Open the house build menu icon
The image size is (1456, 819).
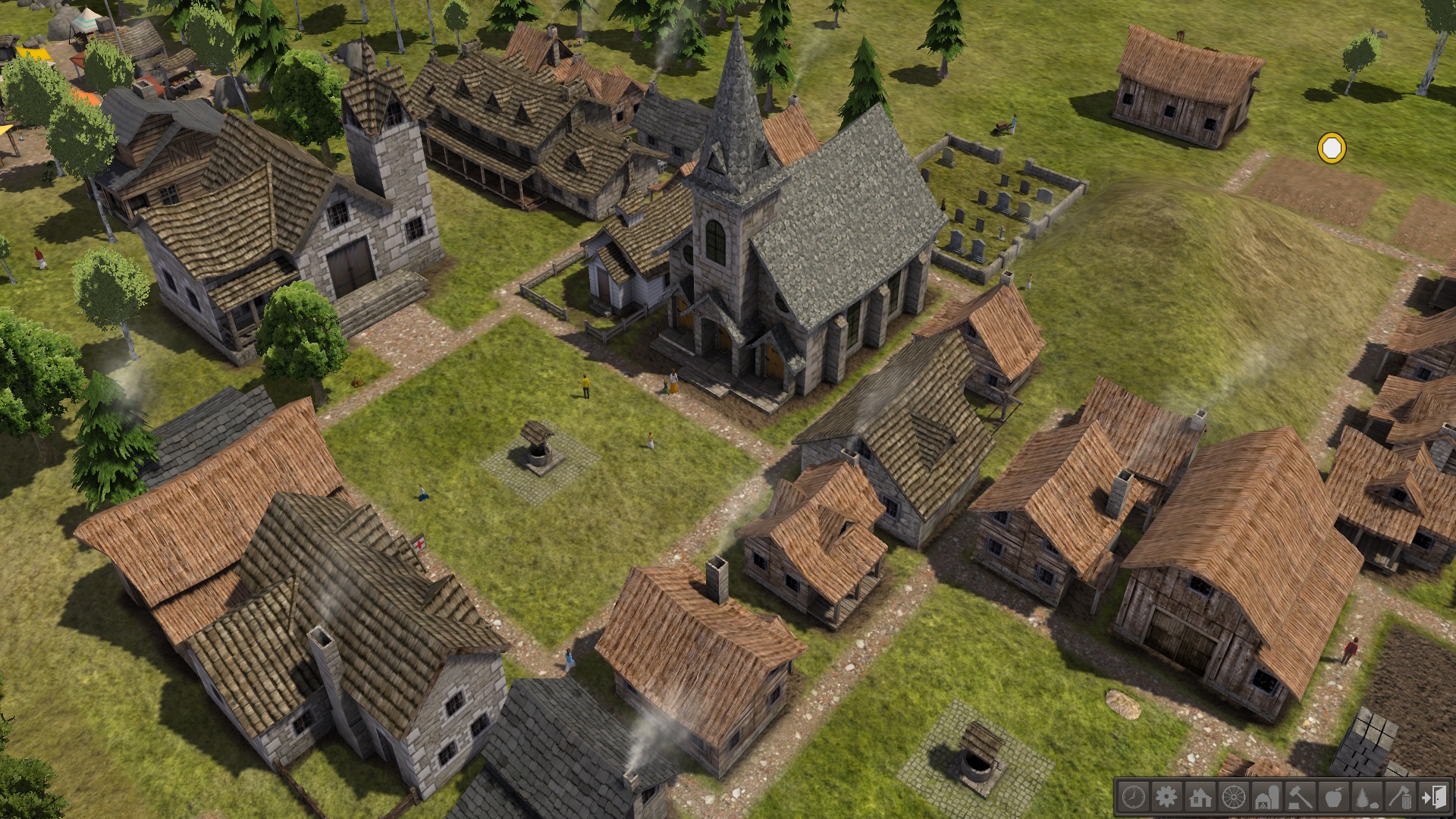(x=1200, y=799)
